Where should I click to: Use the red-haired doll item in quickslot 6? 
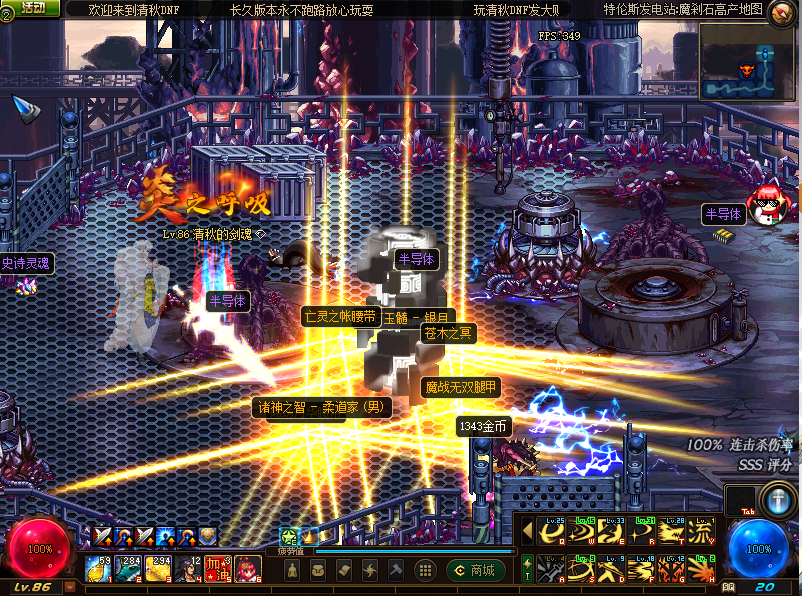pyautogui.click(x=248, y=569)
